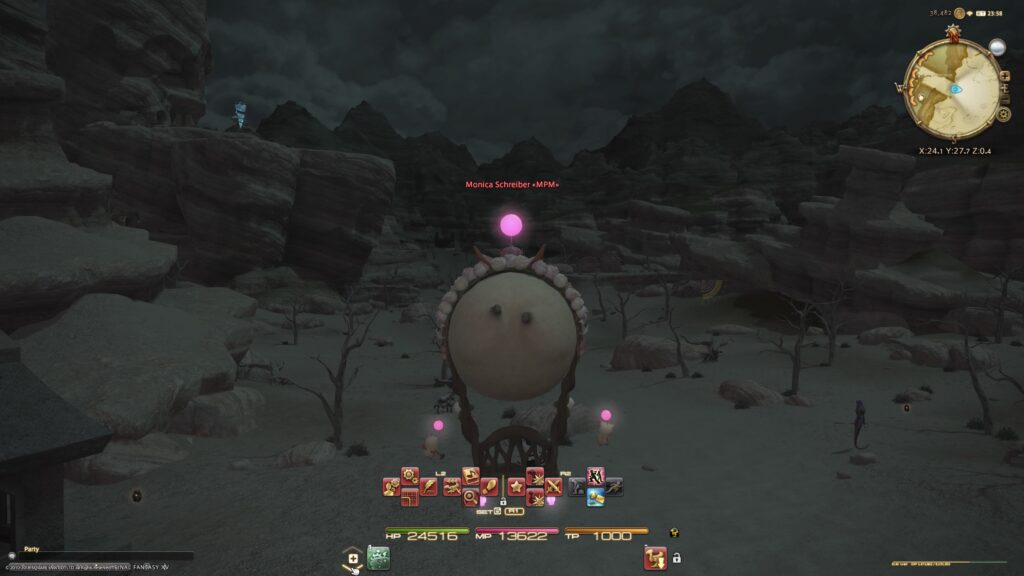Click the white weather orb by minimap
The width and height of the screenshot is (1024, 576).
click(x=997, y=47)
